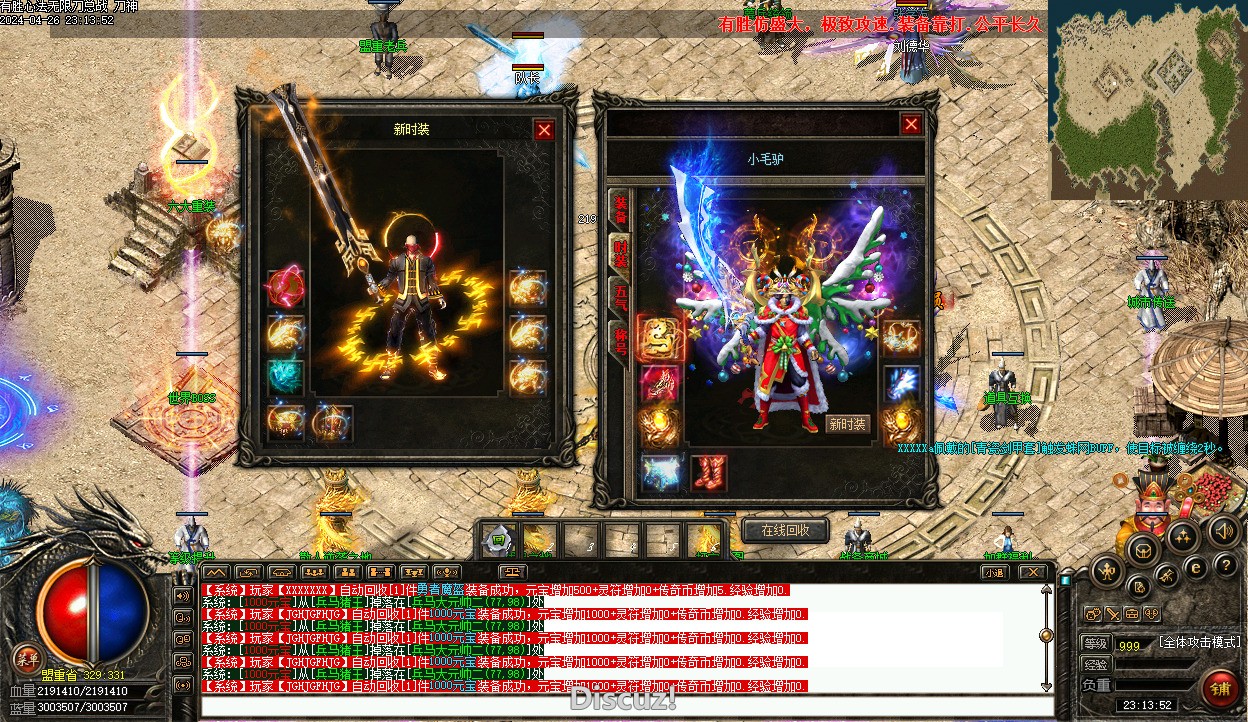Close the 新时装 costume window

click(x=544, y=130)
